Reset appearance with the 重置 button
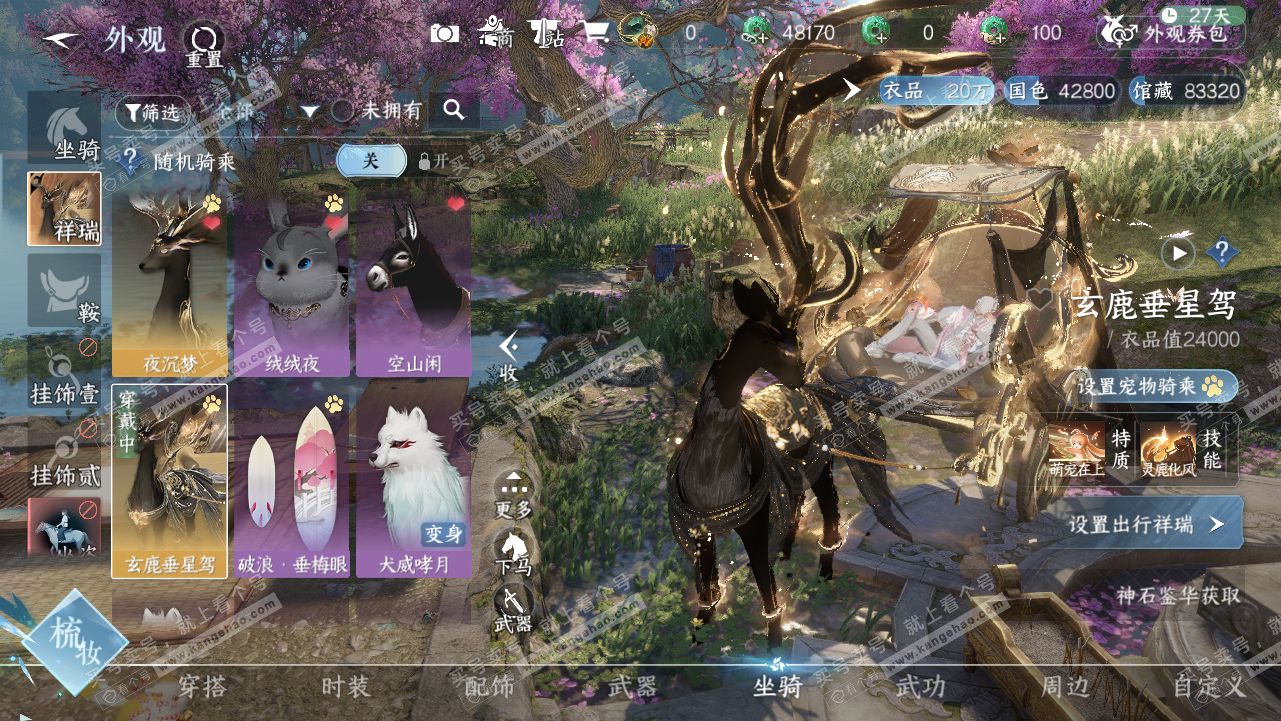The height and width of the screenshot is (721, 1281). 204,45
